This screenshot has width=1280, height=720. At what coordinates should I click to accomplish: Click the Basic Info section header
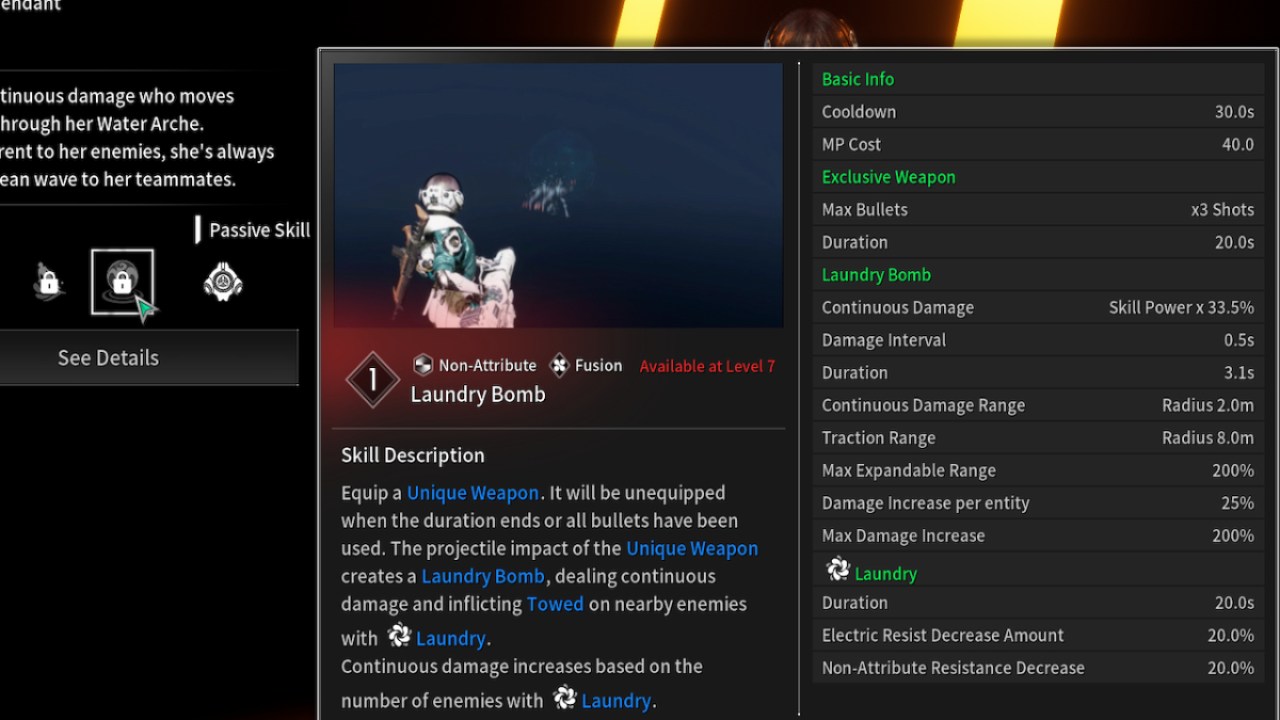click(857, 79)
